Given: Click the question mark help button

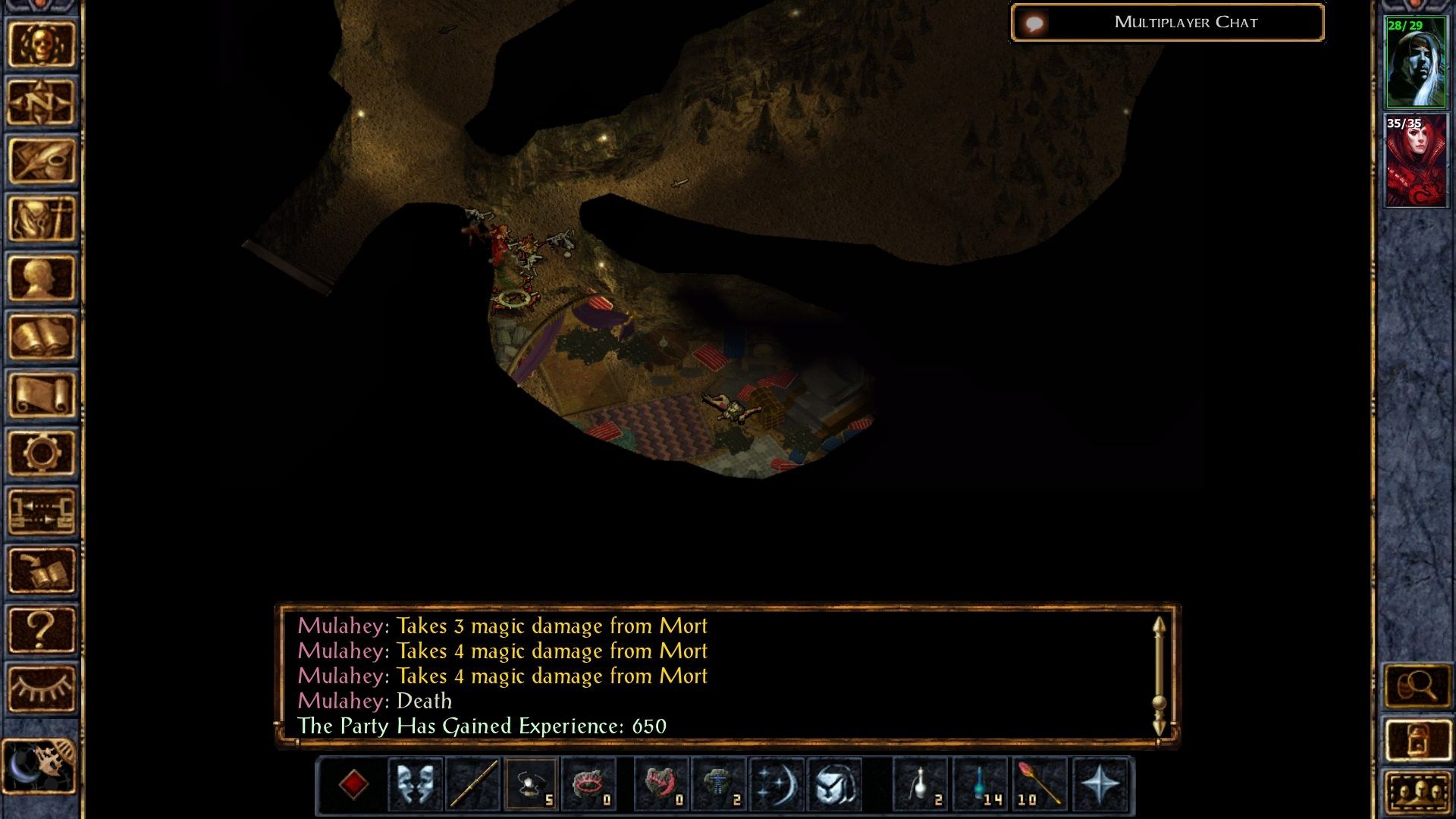Looking at the screenshot, I should coord(42,629).
